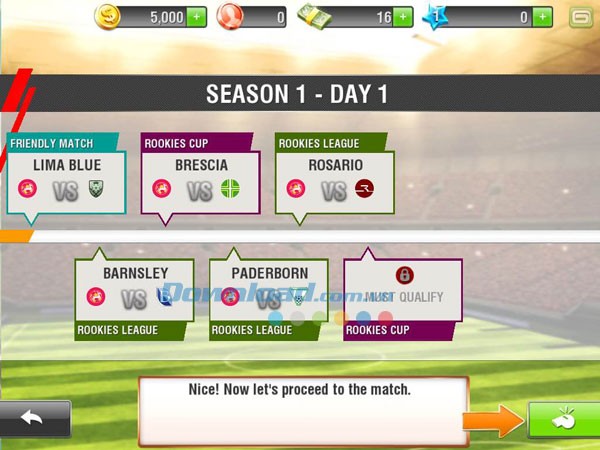Select the Lima Blue friendly match
This screenshot has height=450, width=600.
tap(67, 180)
